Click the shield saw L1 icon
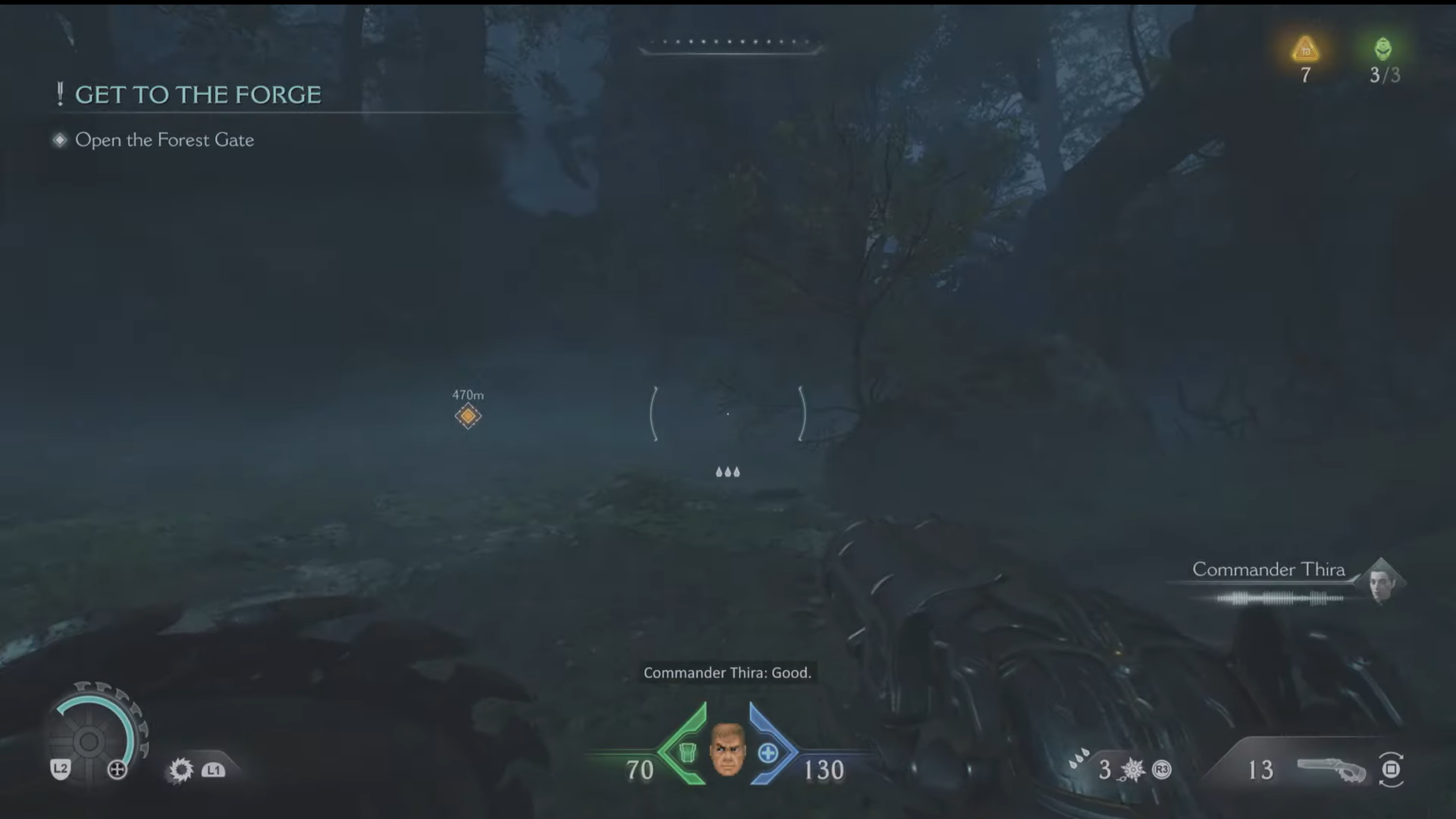Screen dimensions: 1456x819 coord(179,770)
